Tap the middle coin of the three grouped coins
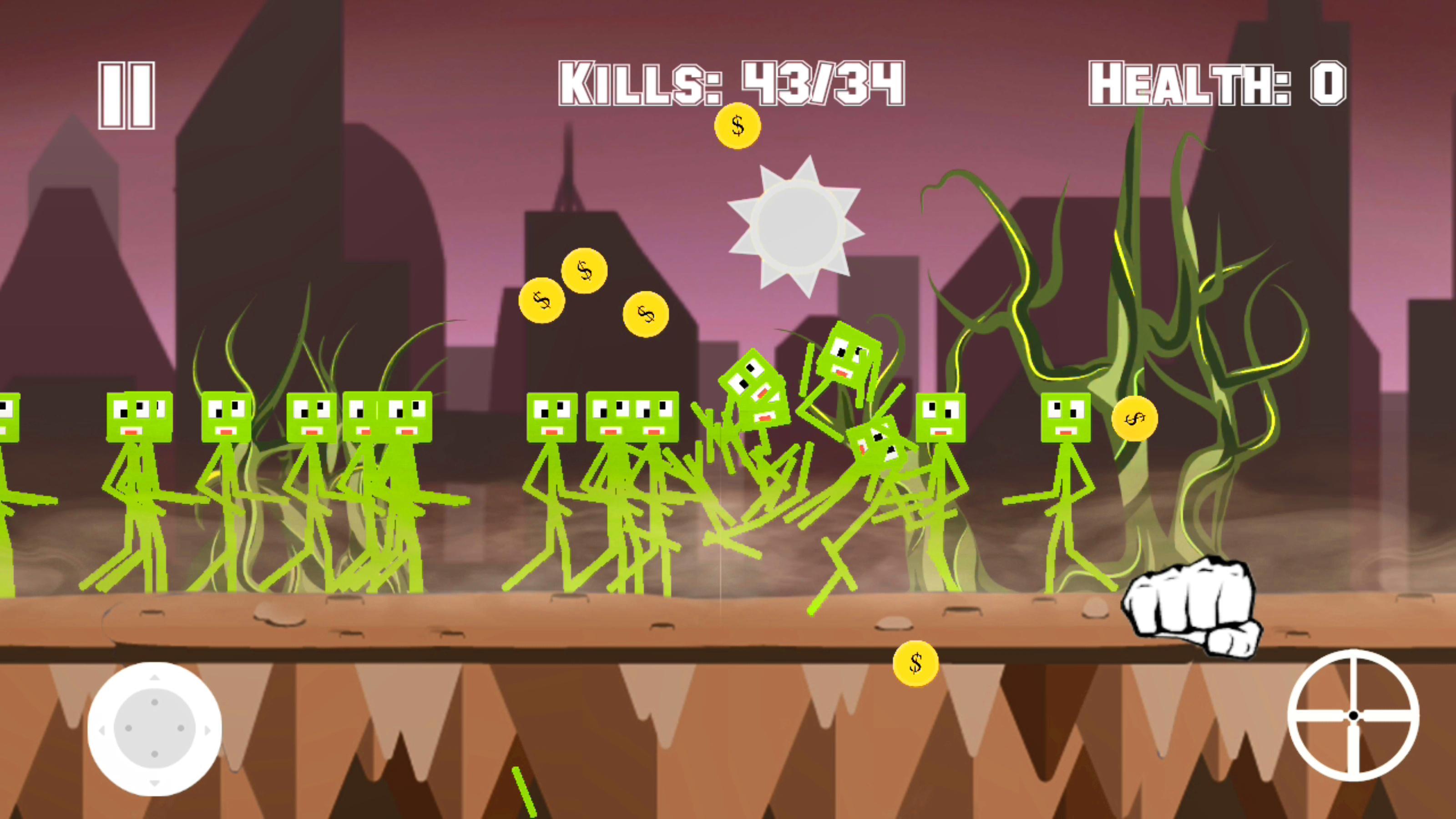 pos(584,271)
